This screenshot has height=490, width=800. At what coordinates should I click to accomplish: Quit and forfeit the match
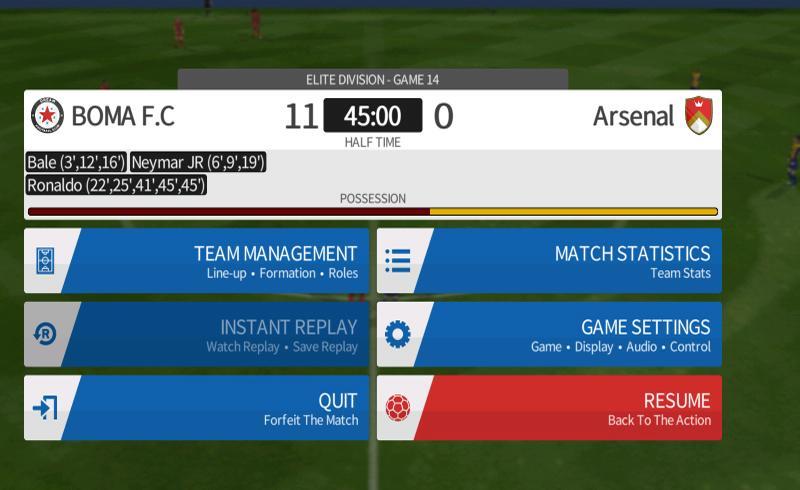pos(197,408)
